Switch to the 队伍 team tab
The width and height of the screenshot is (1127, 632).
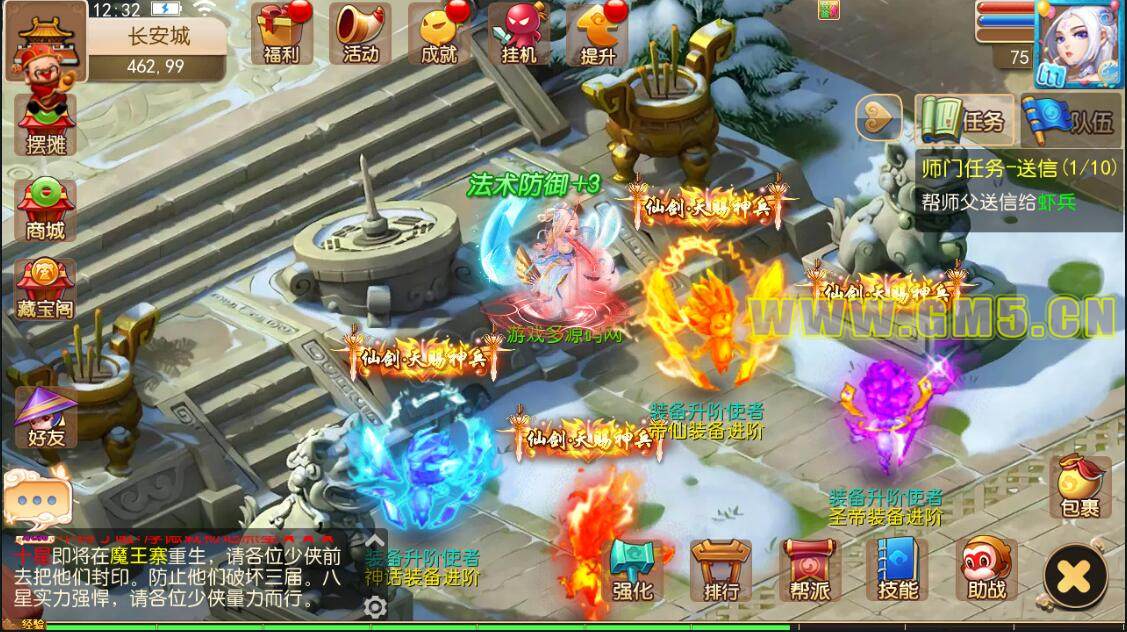[x=1069, y=121]
